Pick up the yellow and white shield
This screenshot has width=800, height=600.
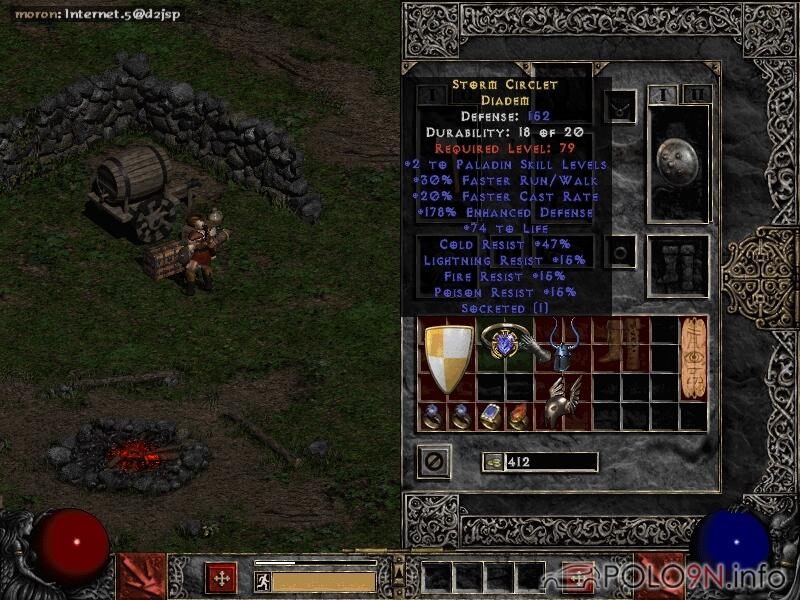[x=449, y=358]
